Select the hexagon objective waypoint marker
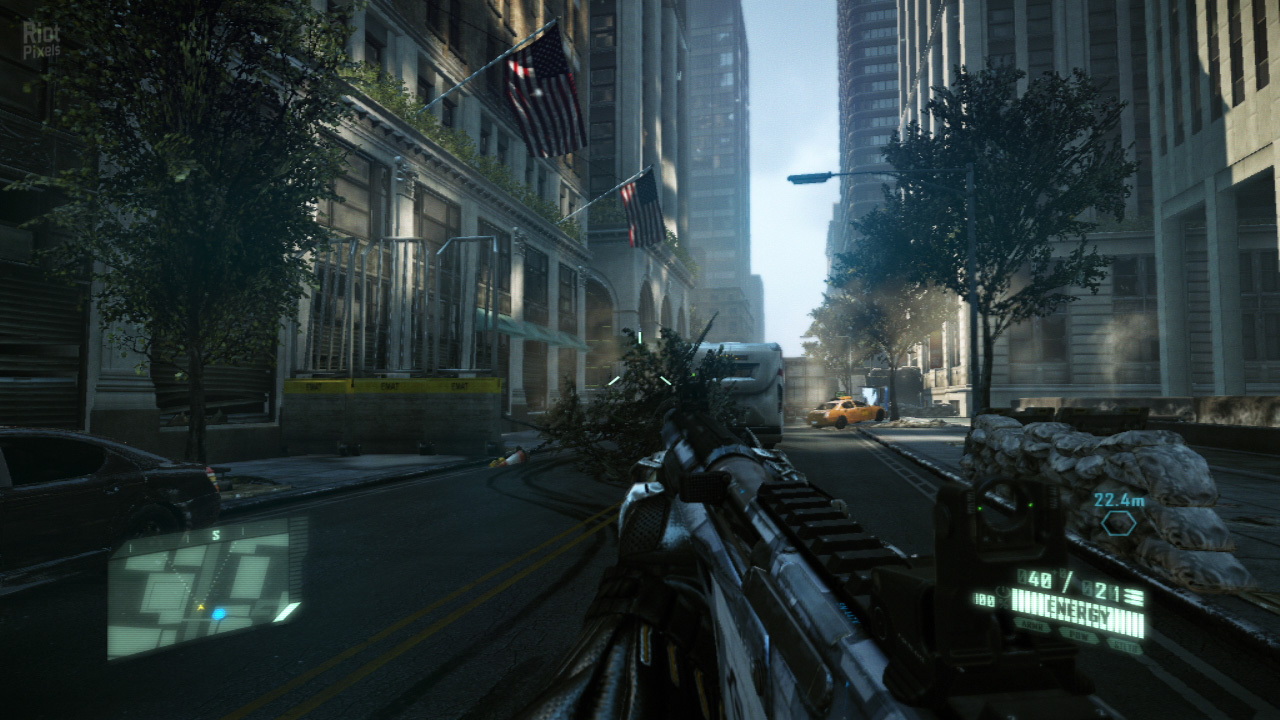 tap(1117, 521)
